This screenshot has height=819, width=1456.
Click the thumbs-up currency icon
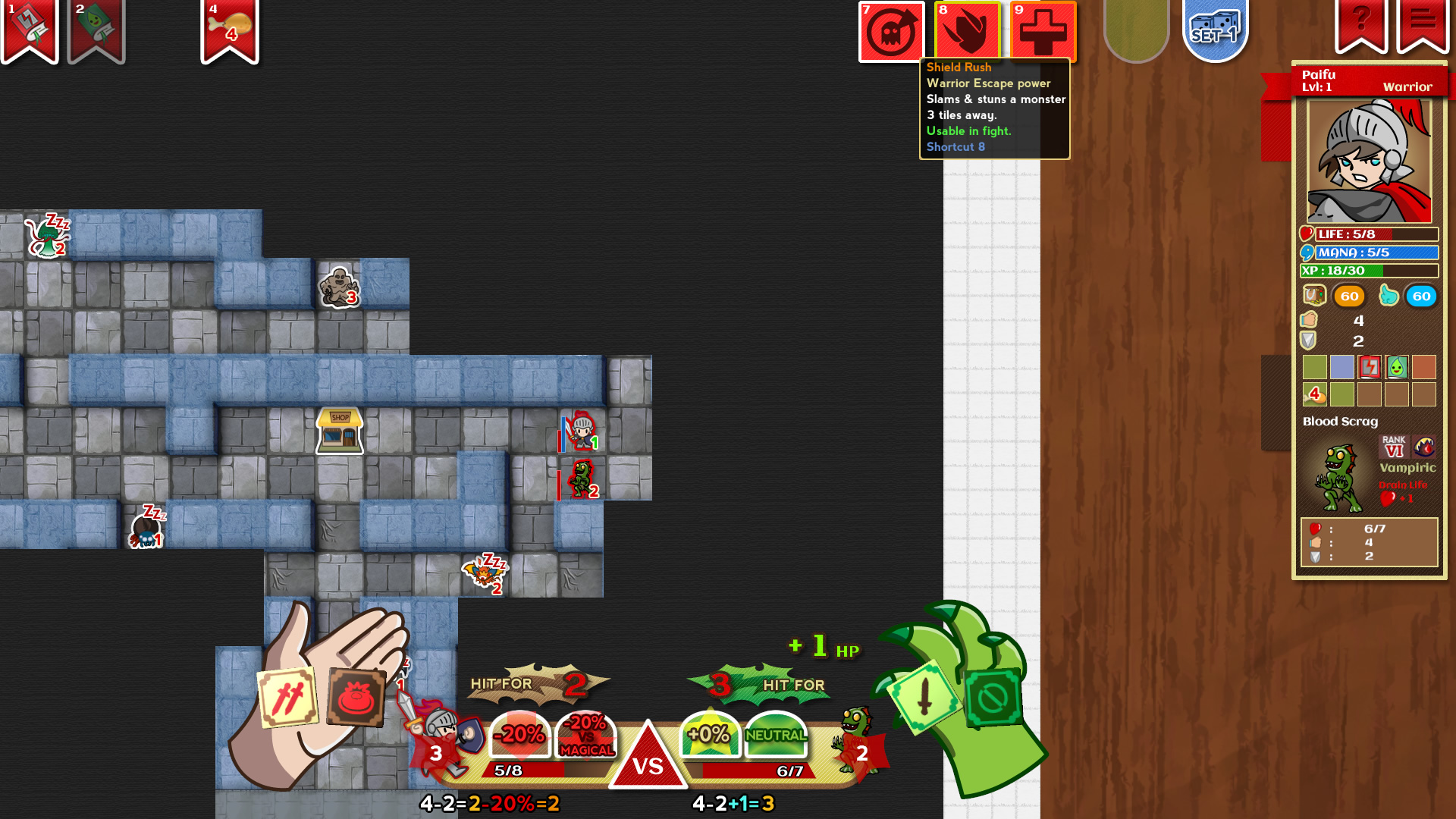(x=1390, y=297)
